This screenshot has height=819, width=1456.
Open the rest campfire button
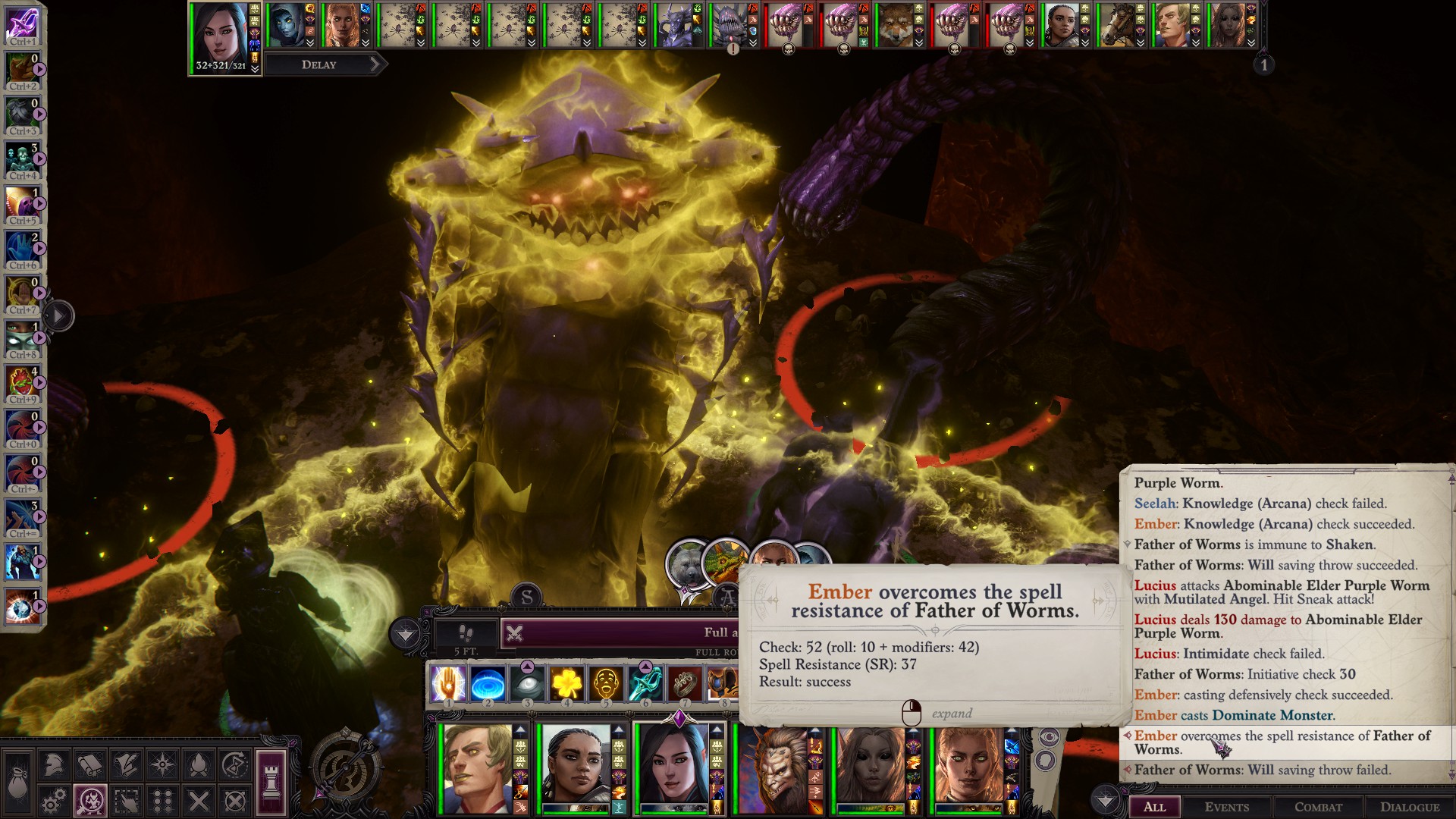click(199, 764)
